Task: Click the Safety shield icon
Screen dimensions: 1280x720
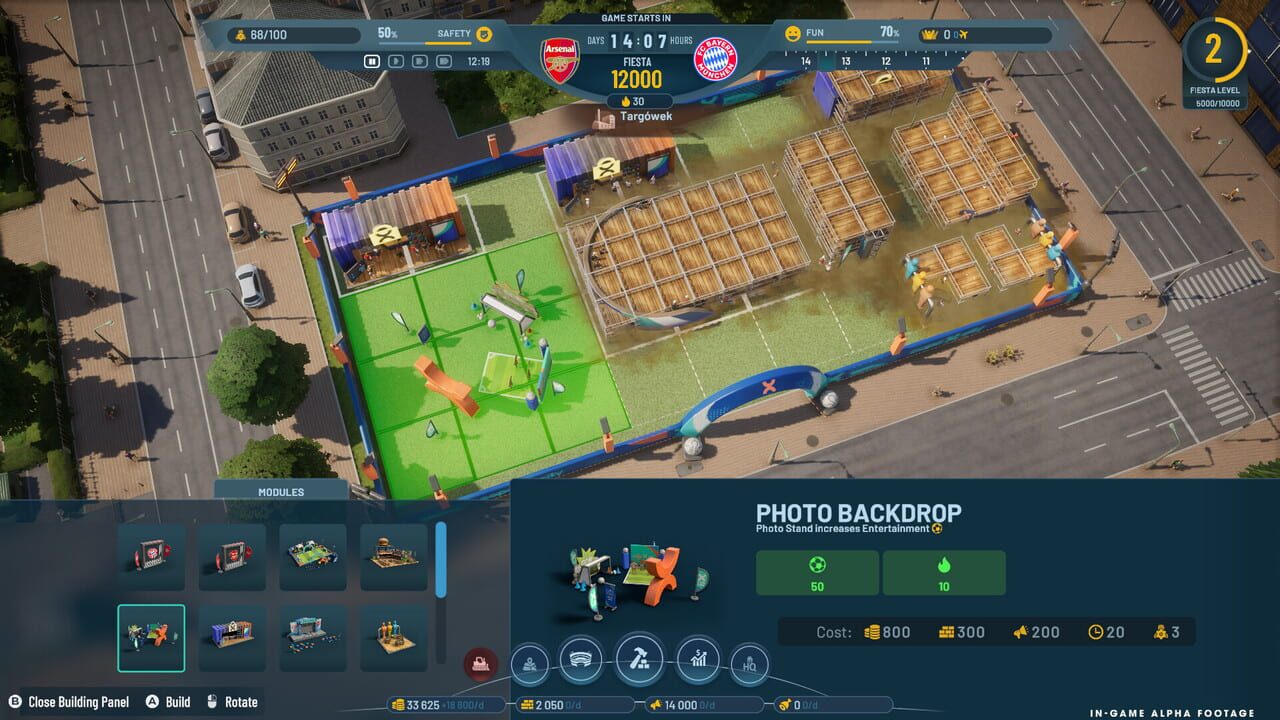Action: (483, 32)
